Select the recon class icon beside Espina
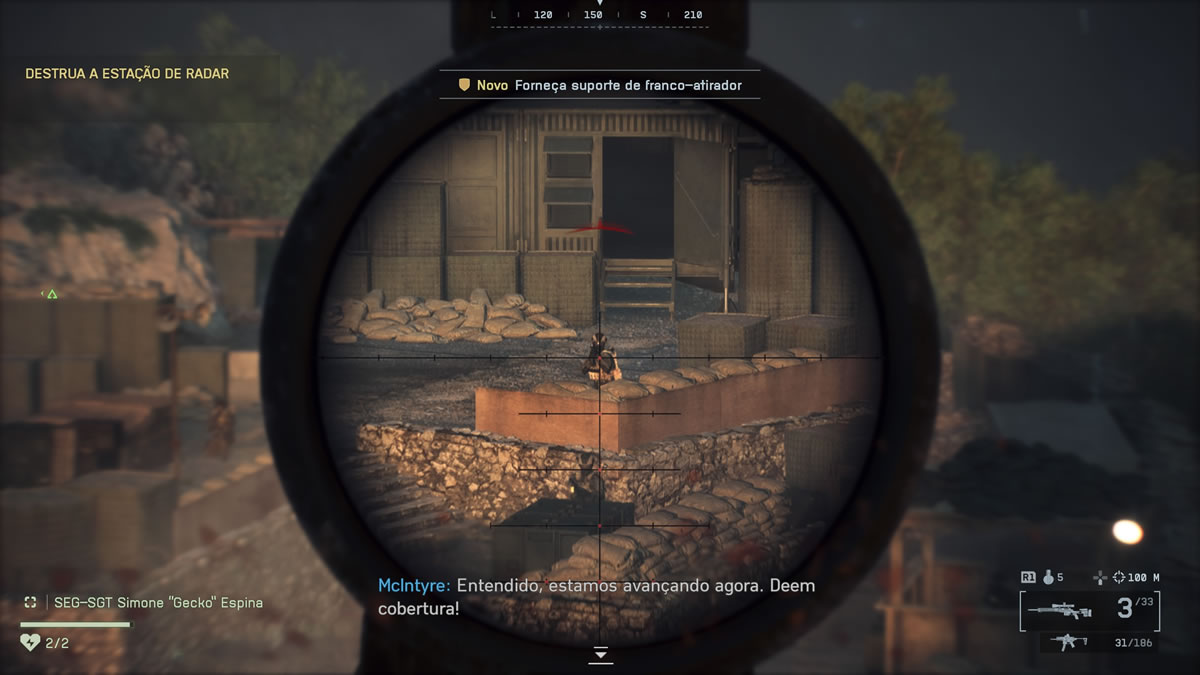This screenshot has width=1200, height=675. pyautogui.click(x=31, y=603)
